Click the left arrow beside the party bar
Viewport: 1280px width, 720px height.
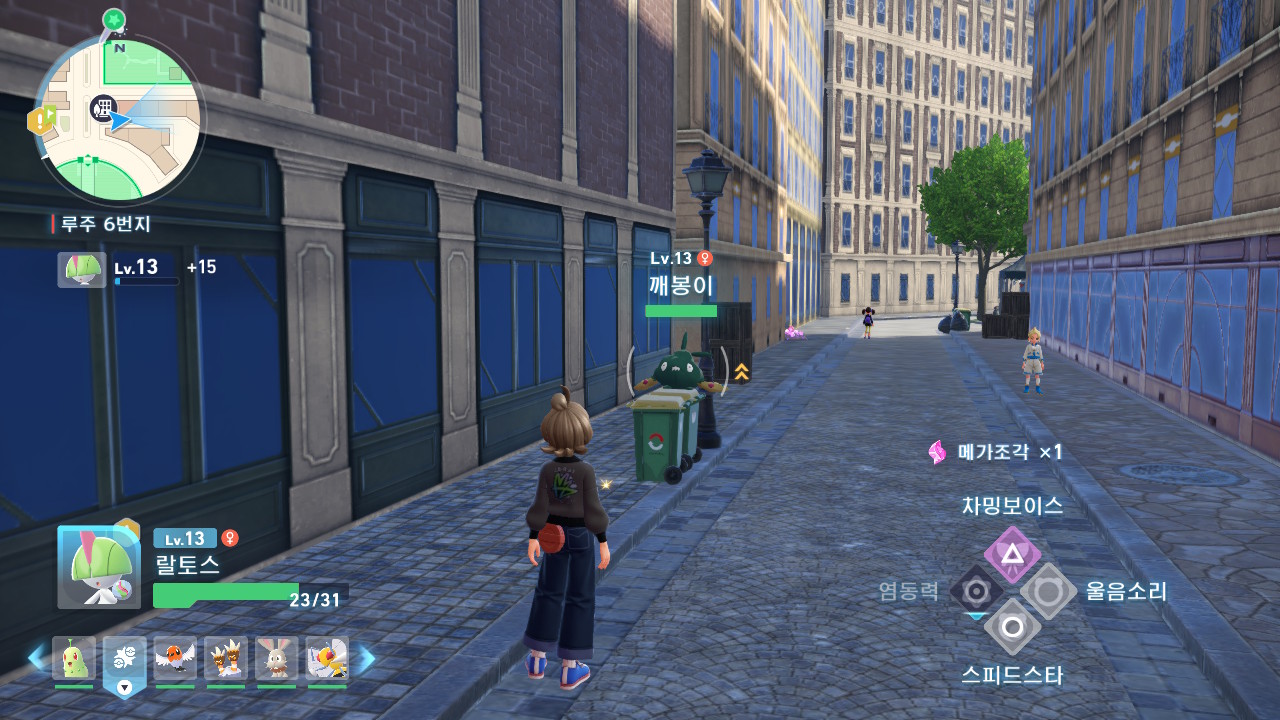pos(37,658)
